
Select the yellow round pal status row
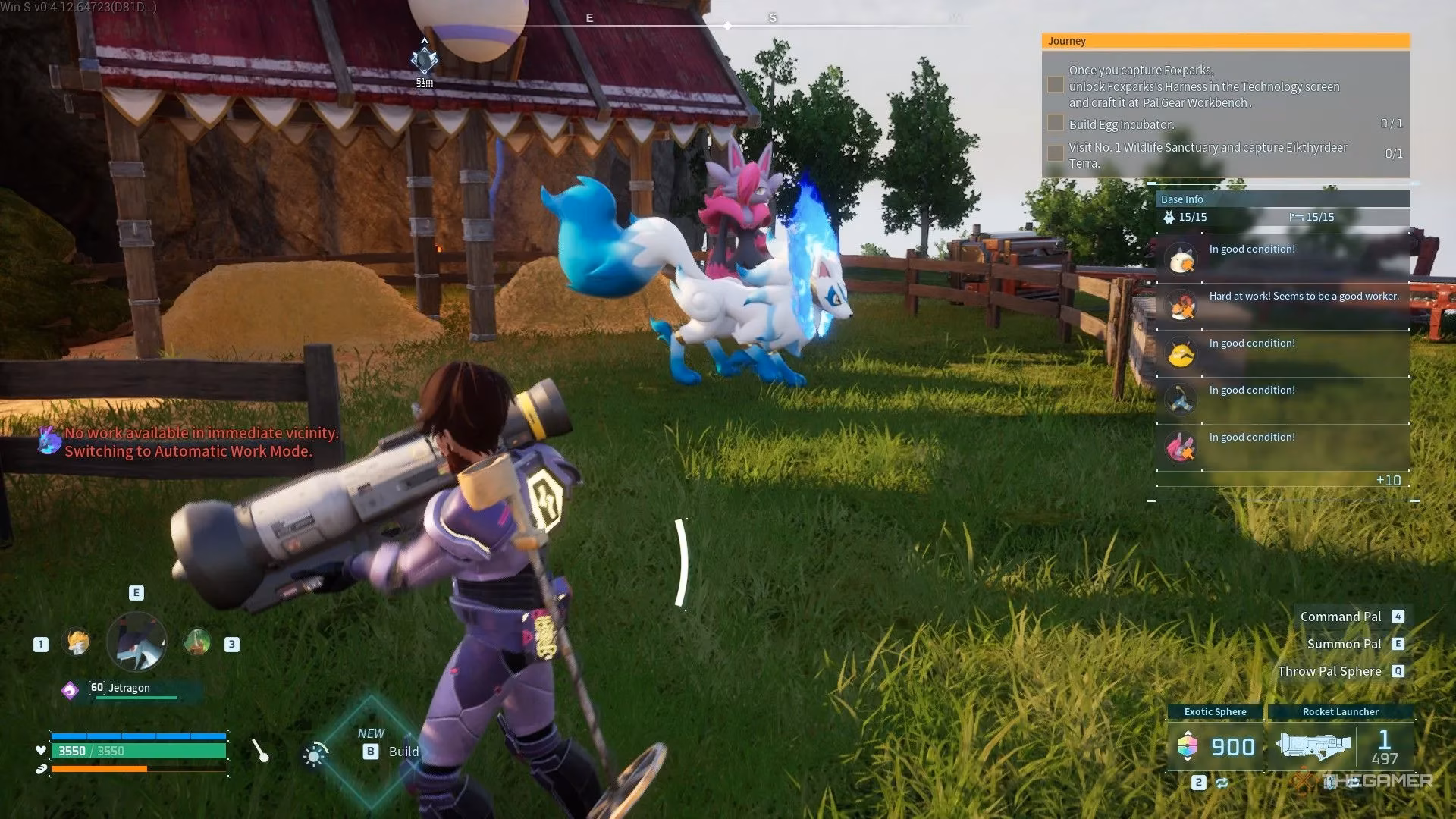pyautogui.click(x=1282, y=352)
